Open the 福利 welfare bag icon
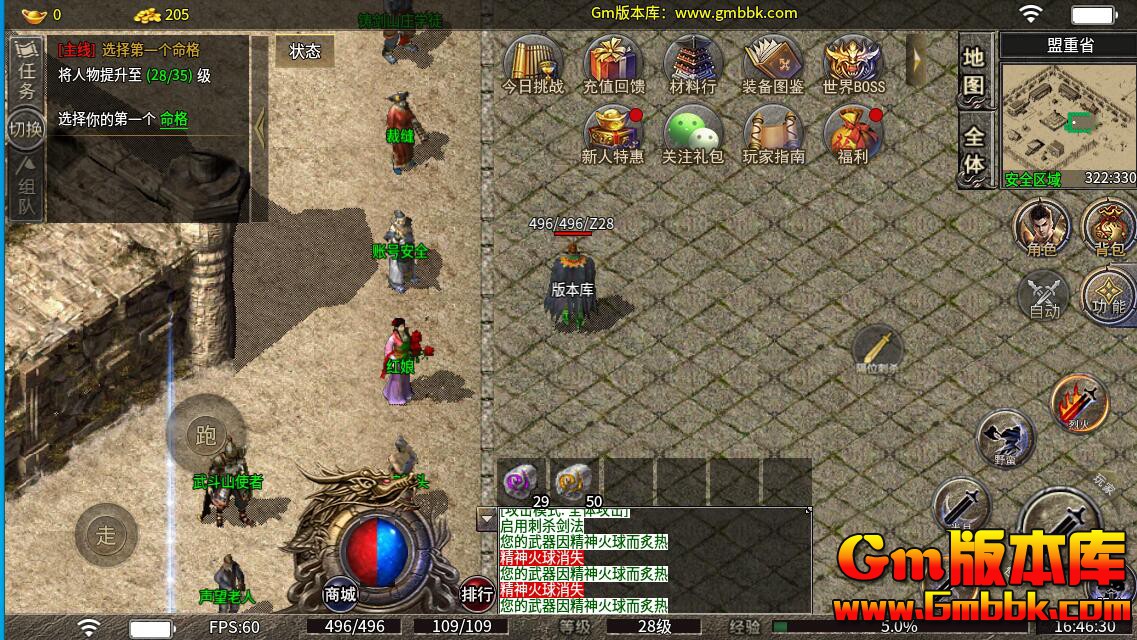This screenshot has height=640, width=1137. pyautogui.click(x=853, y=134)
